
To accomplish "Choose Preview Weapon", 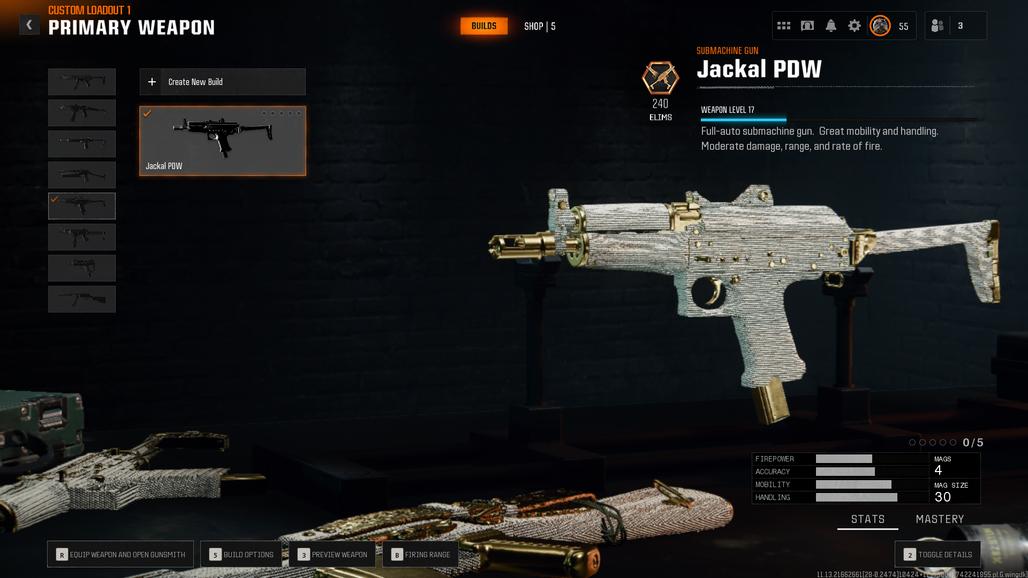I will tap(333, 554).
